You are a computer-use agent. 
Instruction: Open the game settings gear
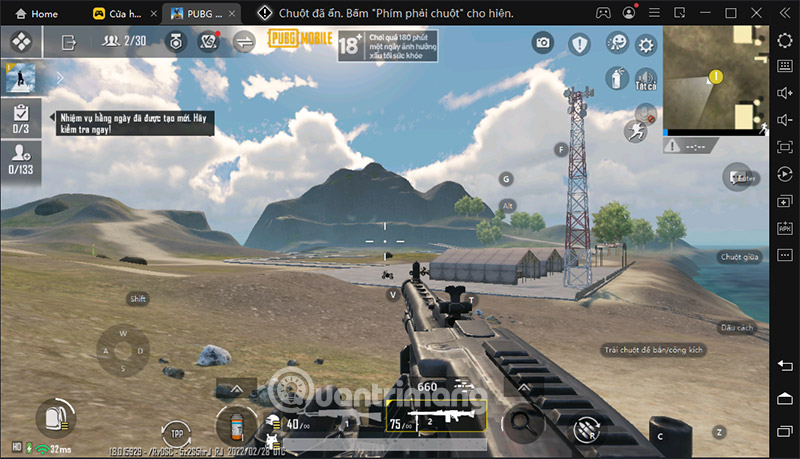pos(646,44)
